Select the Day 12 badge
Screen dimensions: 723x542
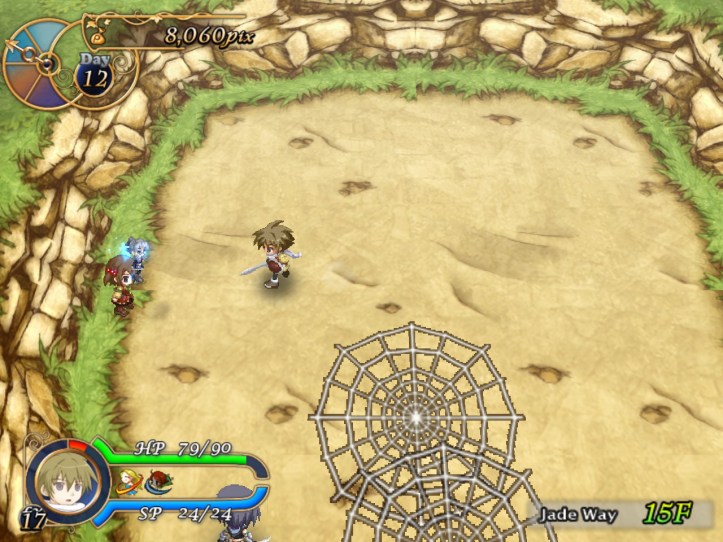(93, 77)
